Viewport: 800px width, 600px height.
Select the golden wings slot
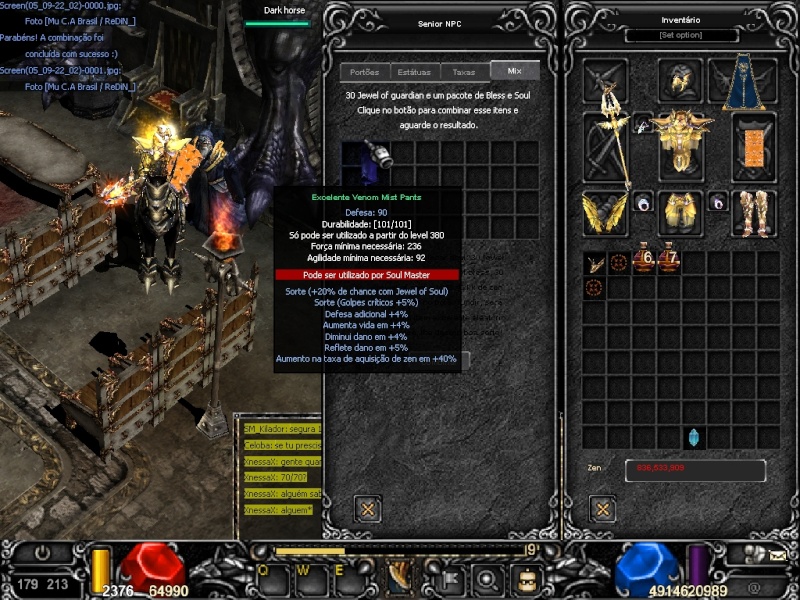pyautogui.click(x=605, y=212)
